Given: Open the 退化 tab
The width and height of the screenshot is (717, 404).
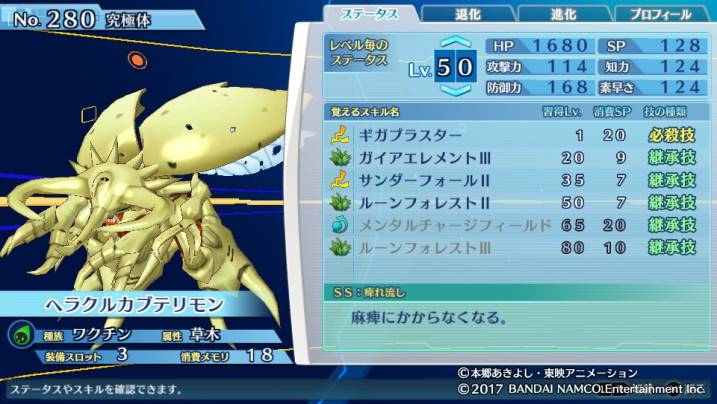Looking at the screenshot, I should click(x=467, y=15).
